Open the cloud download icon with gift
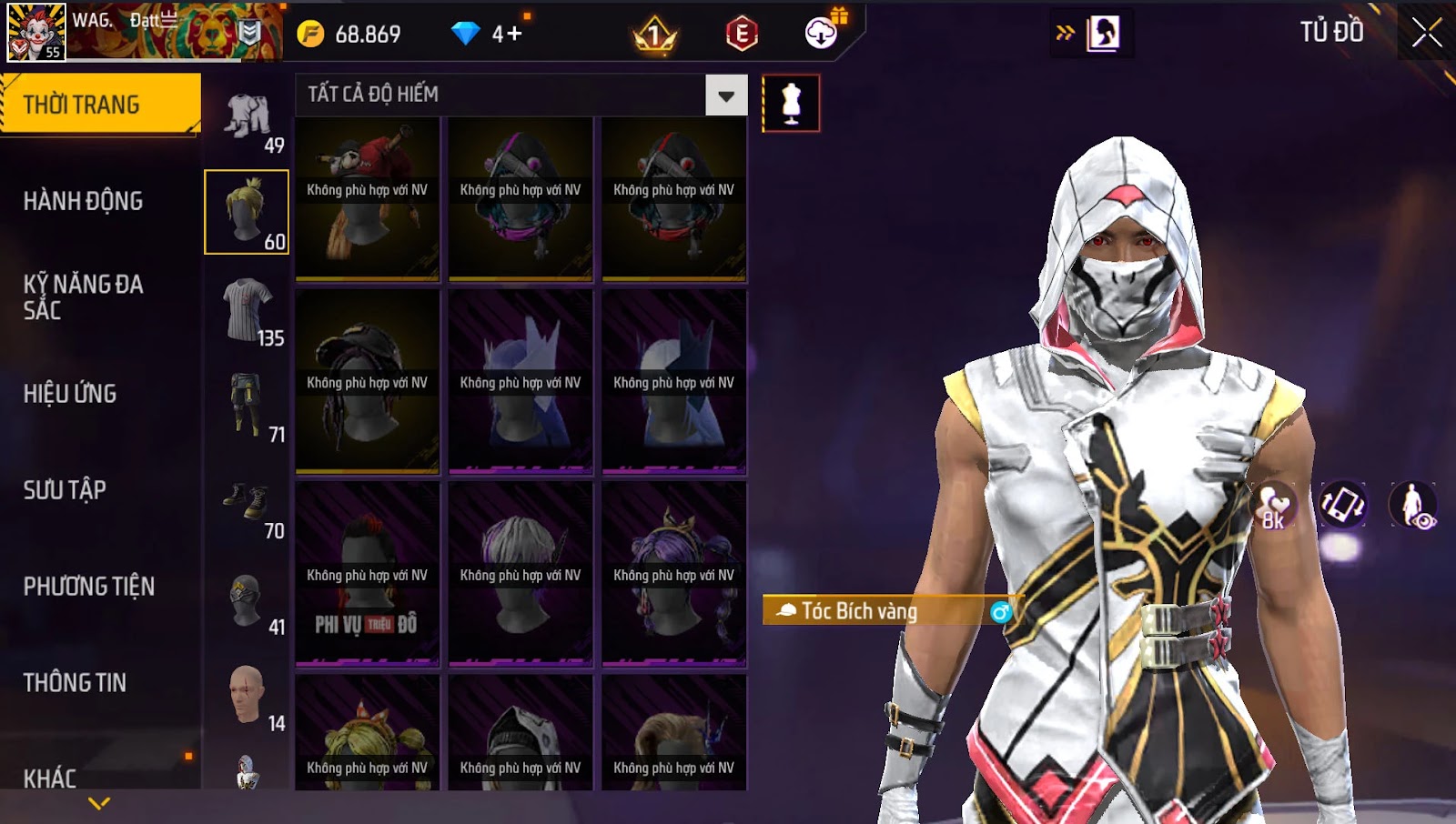1456x824 pixels. (x=822, y=34)
